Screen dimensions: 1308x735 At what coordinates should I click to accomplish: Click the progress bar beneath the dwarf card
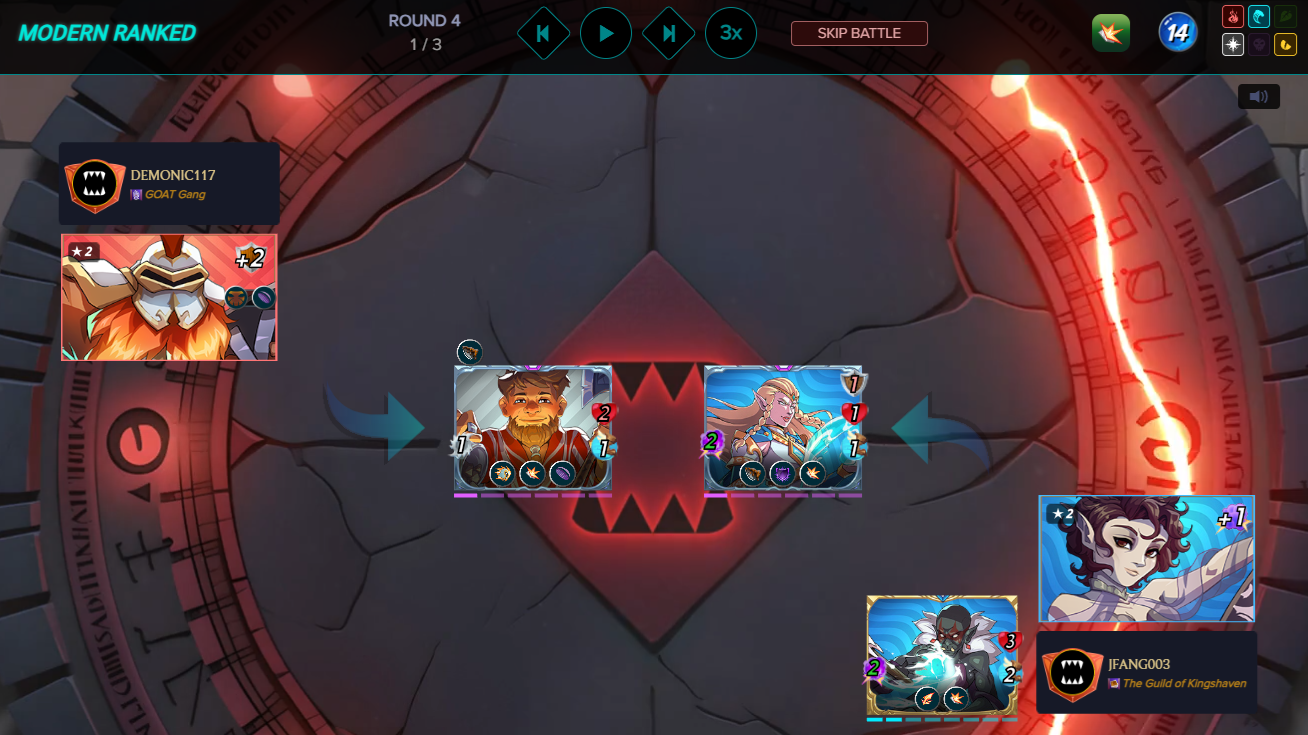tap(533, 494)
